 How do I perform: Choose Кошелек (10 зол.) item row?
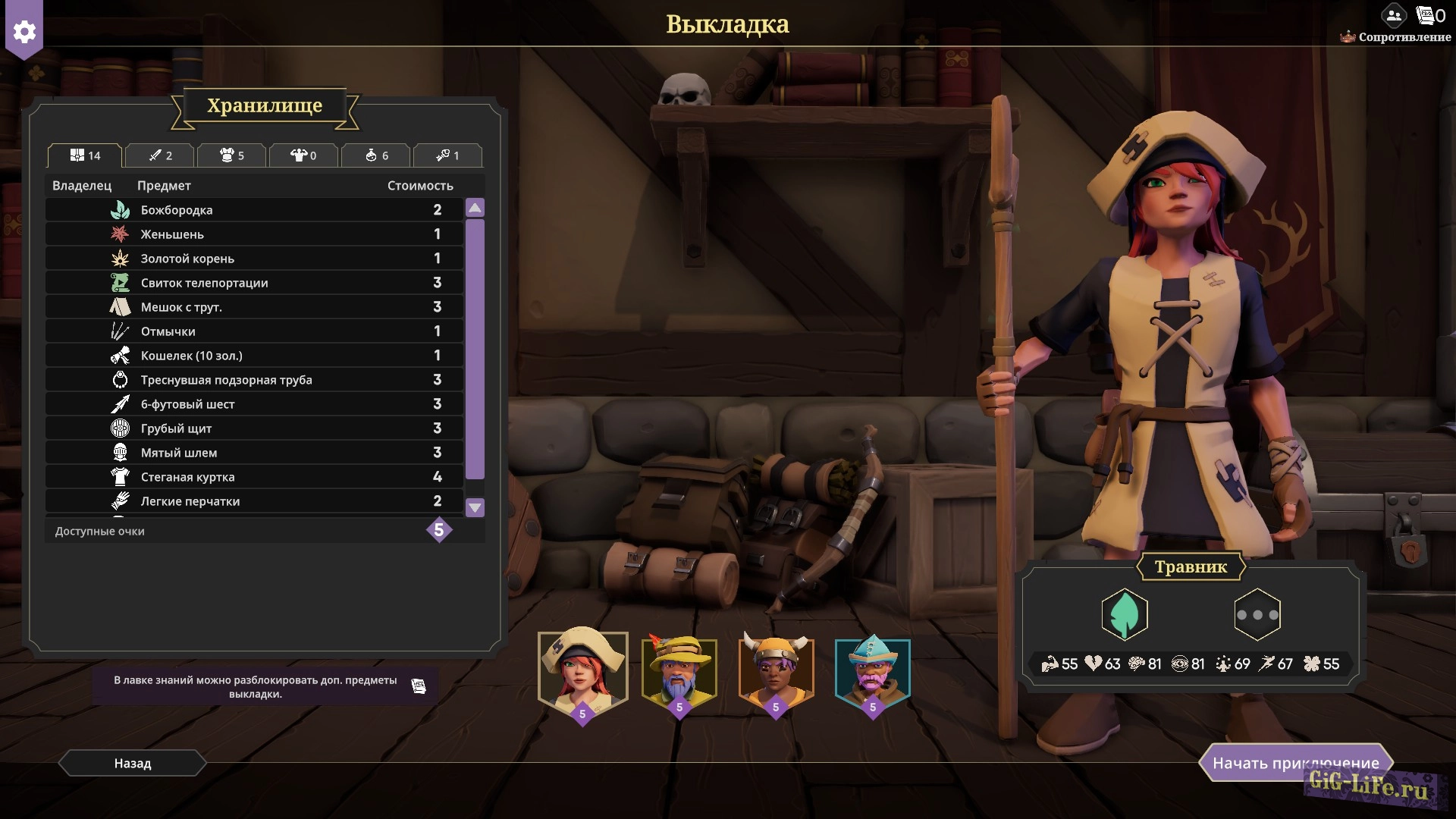click(254, 356)
